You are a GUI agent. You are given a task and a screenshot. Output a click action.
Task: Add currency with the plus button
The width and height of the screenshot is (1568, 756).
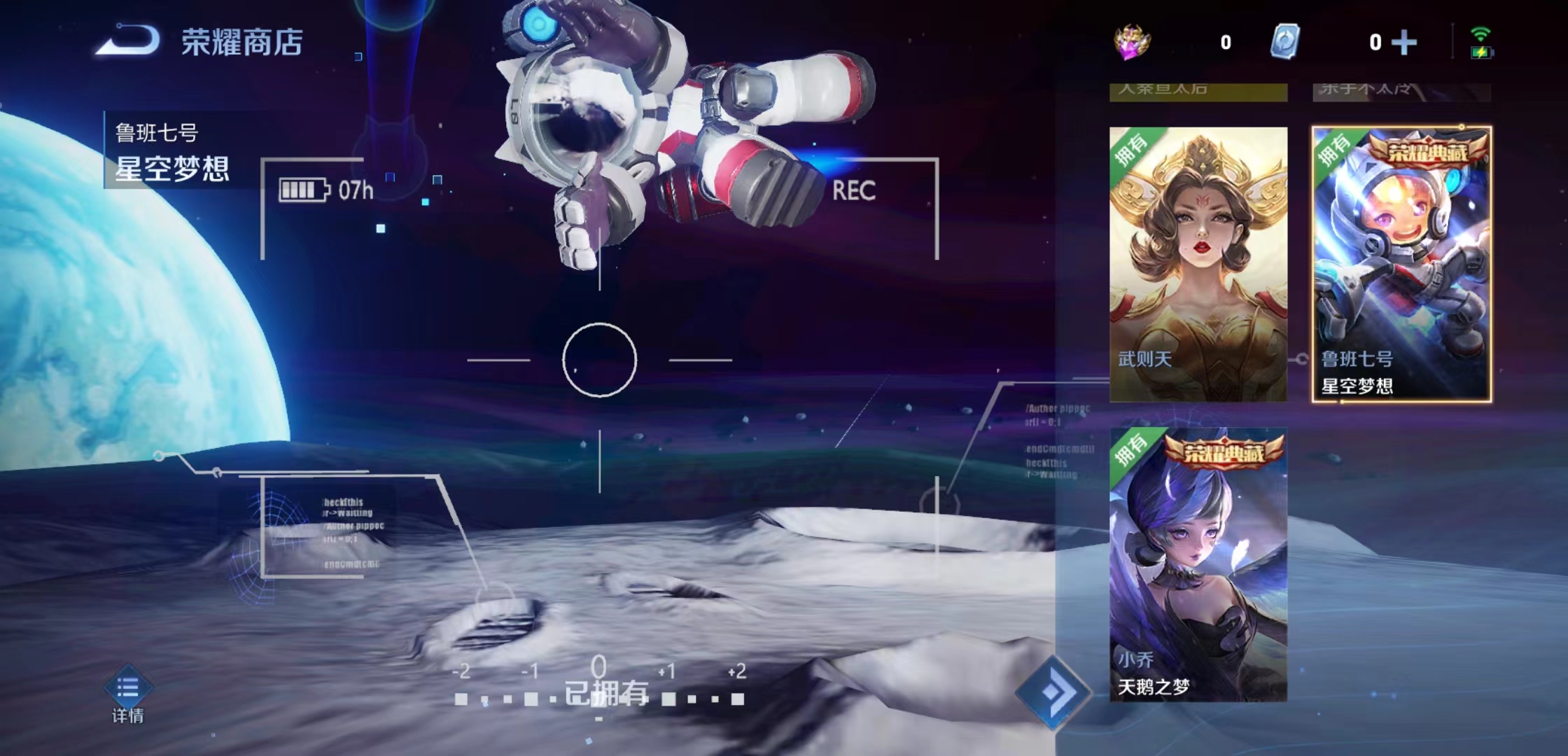1404,43
